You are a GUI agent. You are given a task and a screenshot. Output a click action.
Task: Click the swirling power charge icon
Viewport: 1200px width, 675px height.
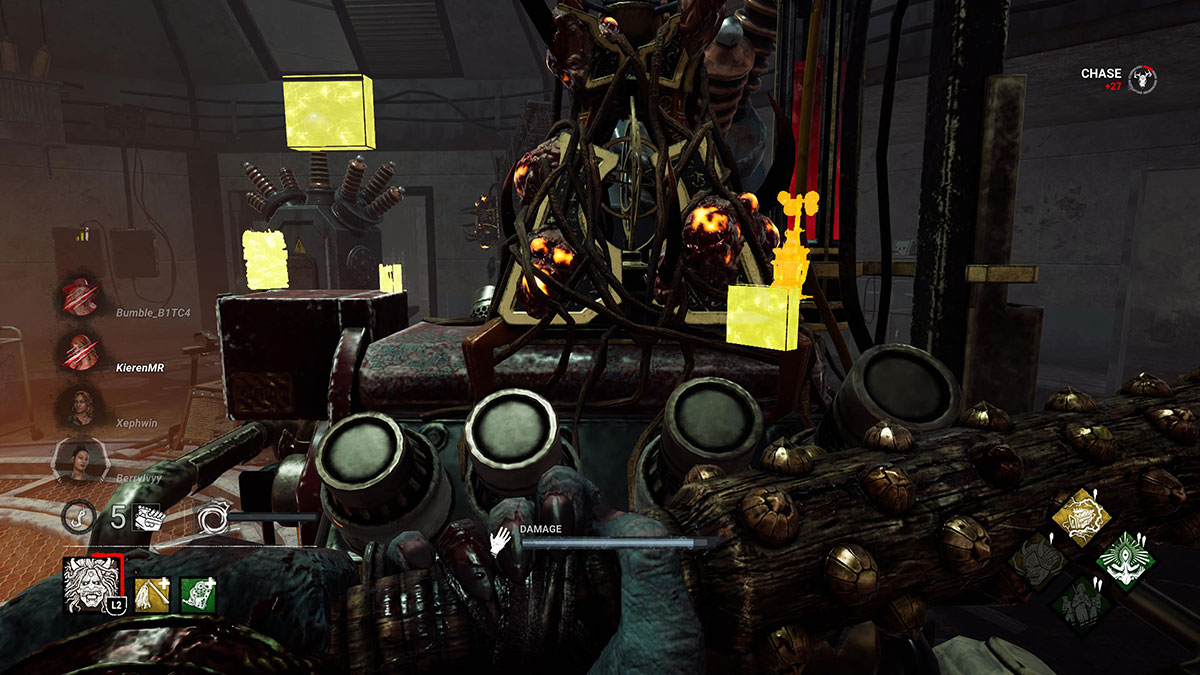(213, 517)
